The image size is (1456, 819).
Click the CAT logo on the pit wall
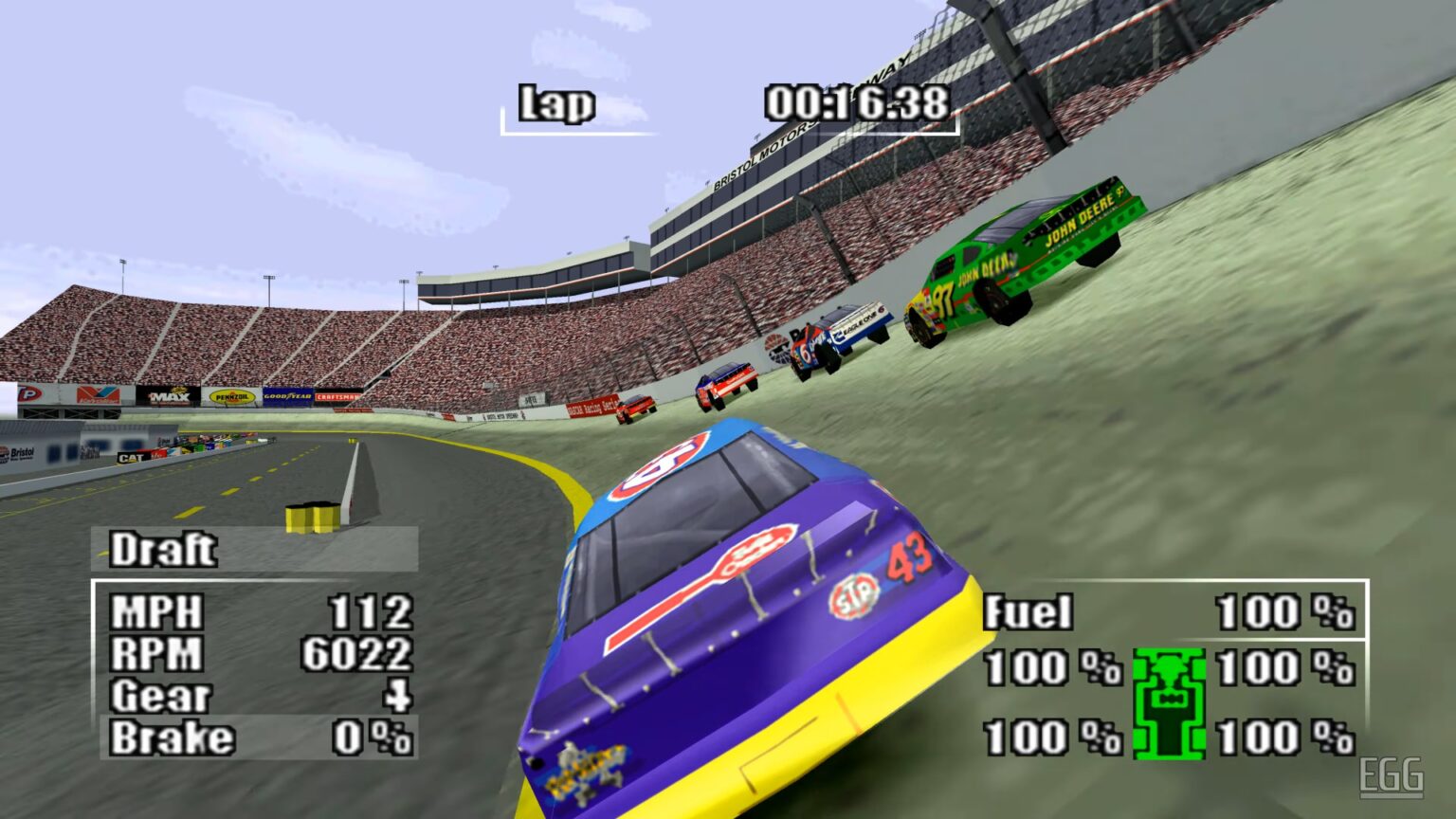[x=132, y=457]
